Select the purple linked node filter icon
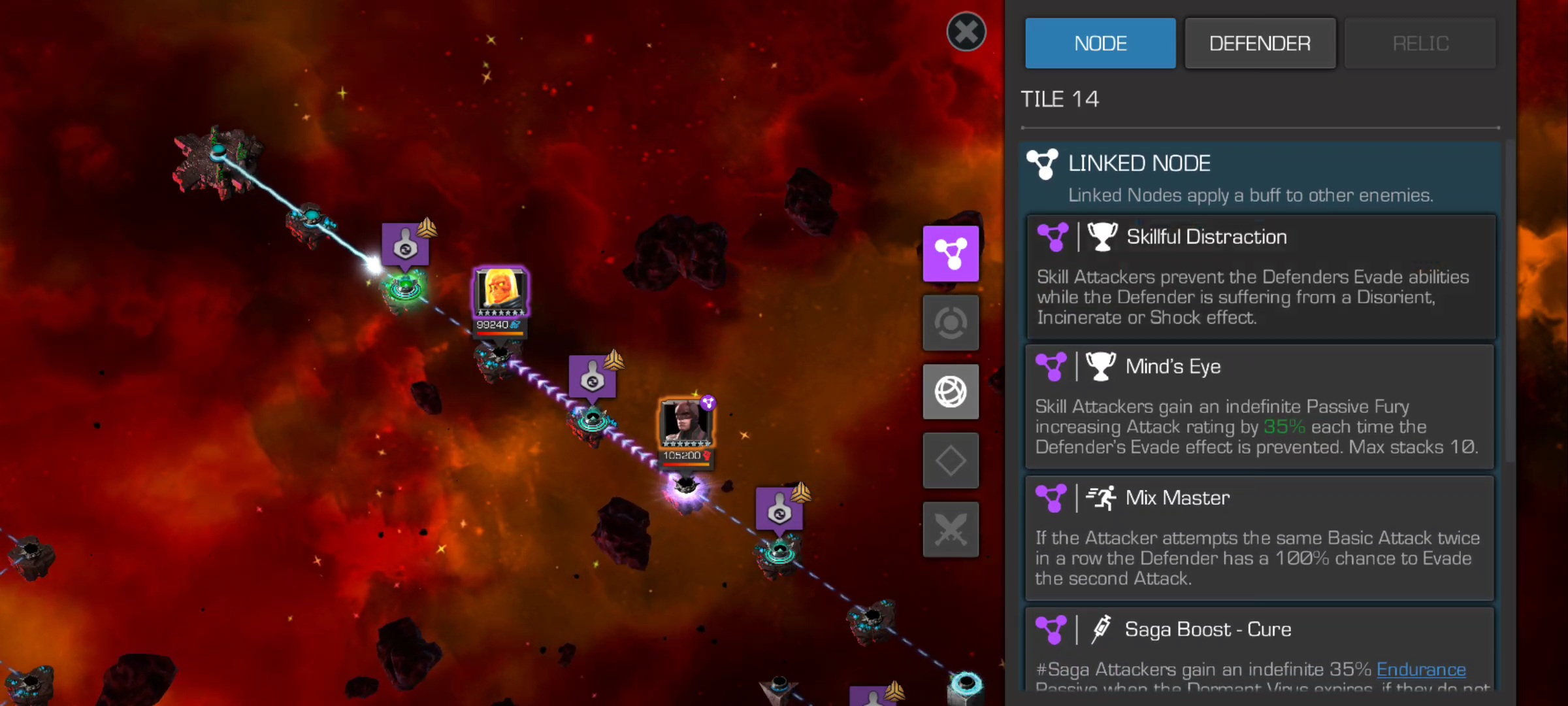The image size is (1568, 706). click(x=951, y=254)
